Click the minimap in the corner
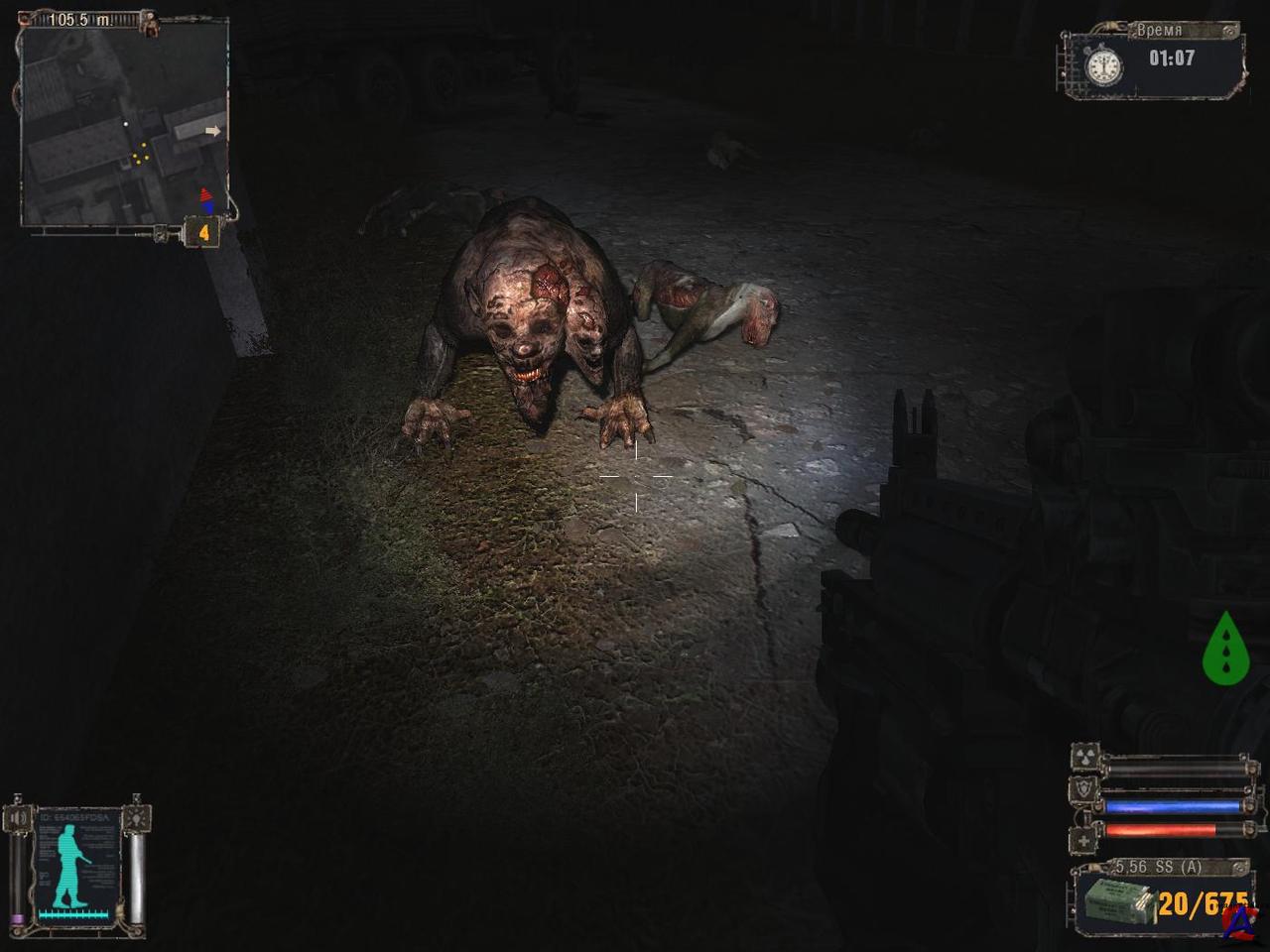 124,124
